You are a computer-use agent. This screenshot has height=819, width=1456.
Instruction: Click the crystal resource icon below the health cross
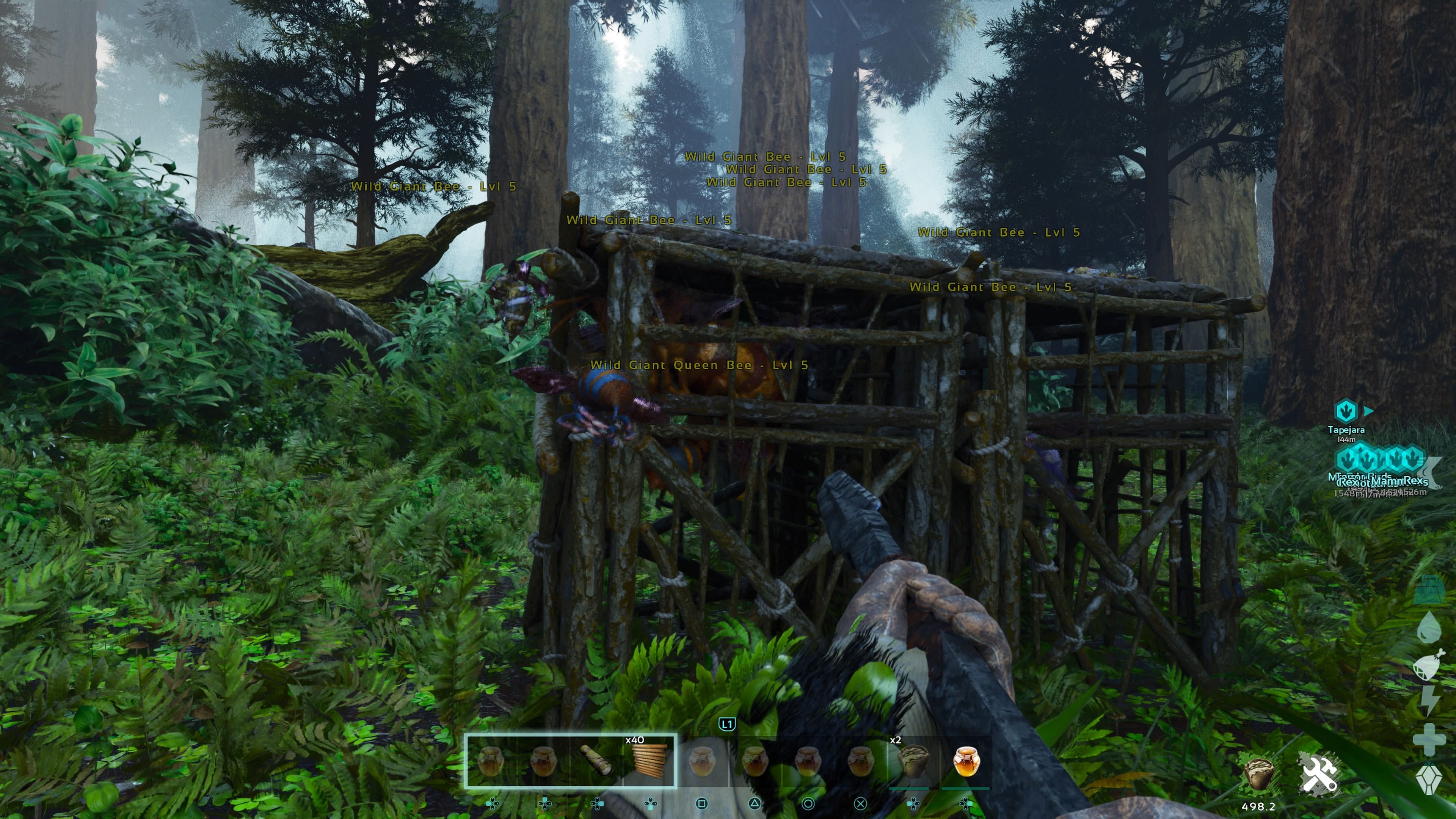(x=1429, y=777)
